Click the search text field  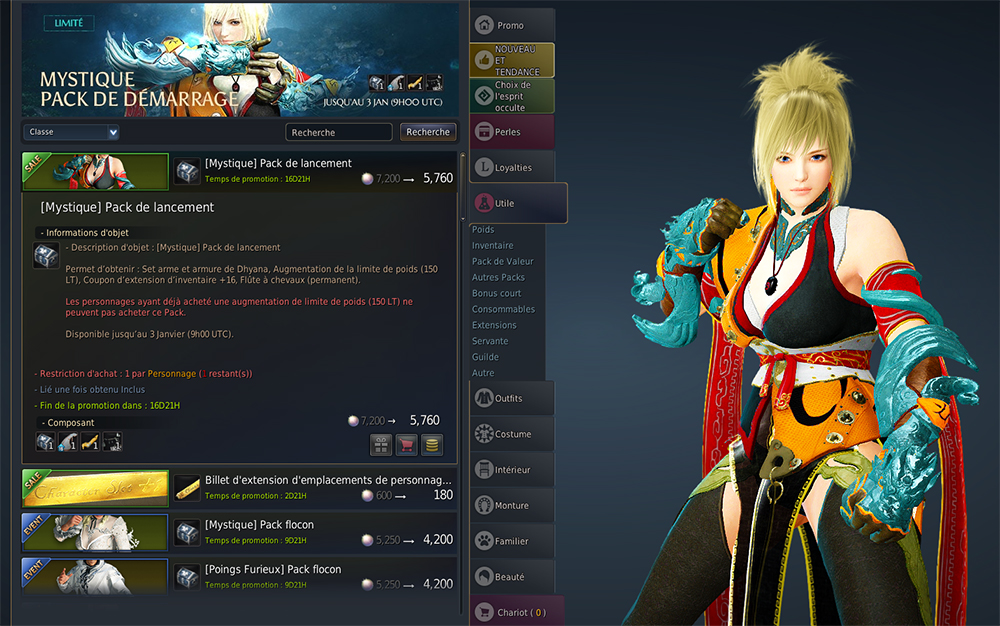(x=338, y=132)
